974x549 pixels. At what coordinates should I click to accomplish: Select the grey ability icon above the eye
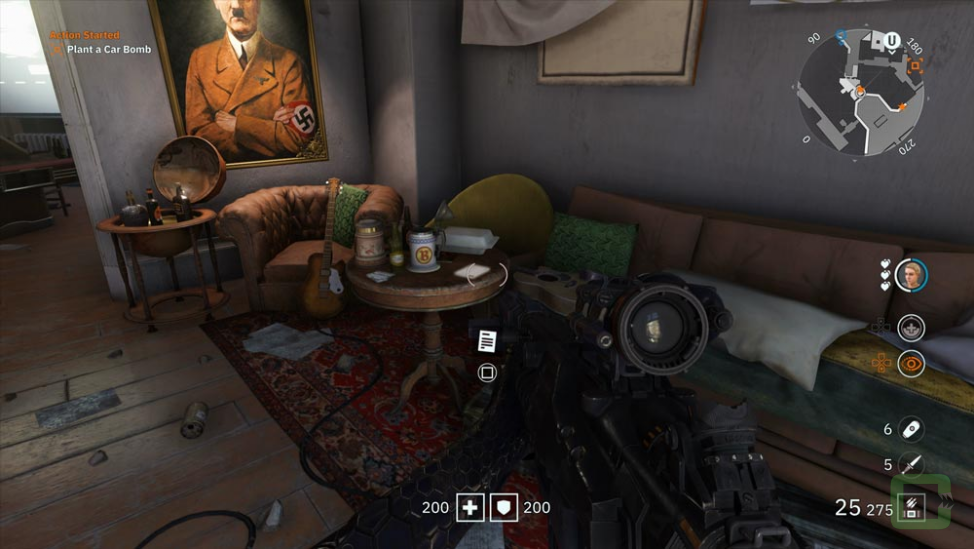click(x=910, y=327)
